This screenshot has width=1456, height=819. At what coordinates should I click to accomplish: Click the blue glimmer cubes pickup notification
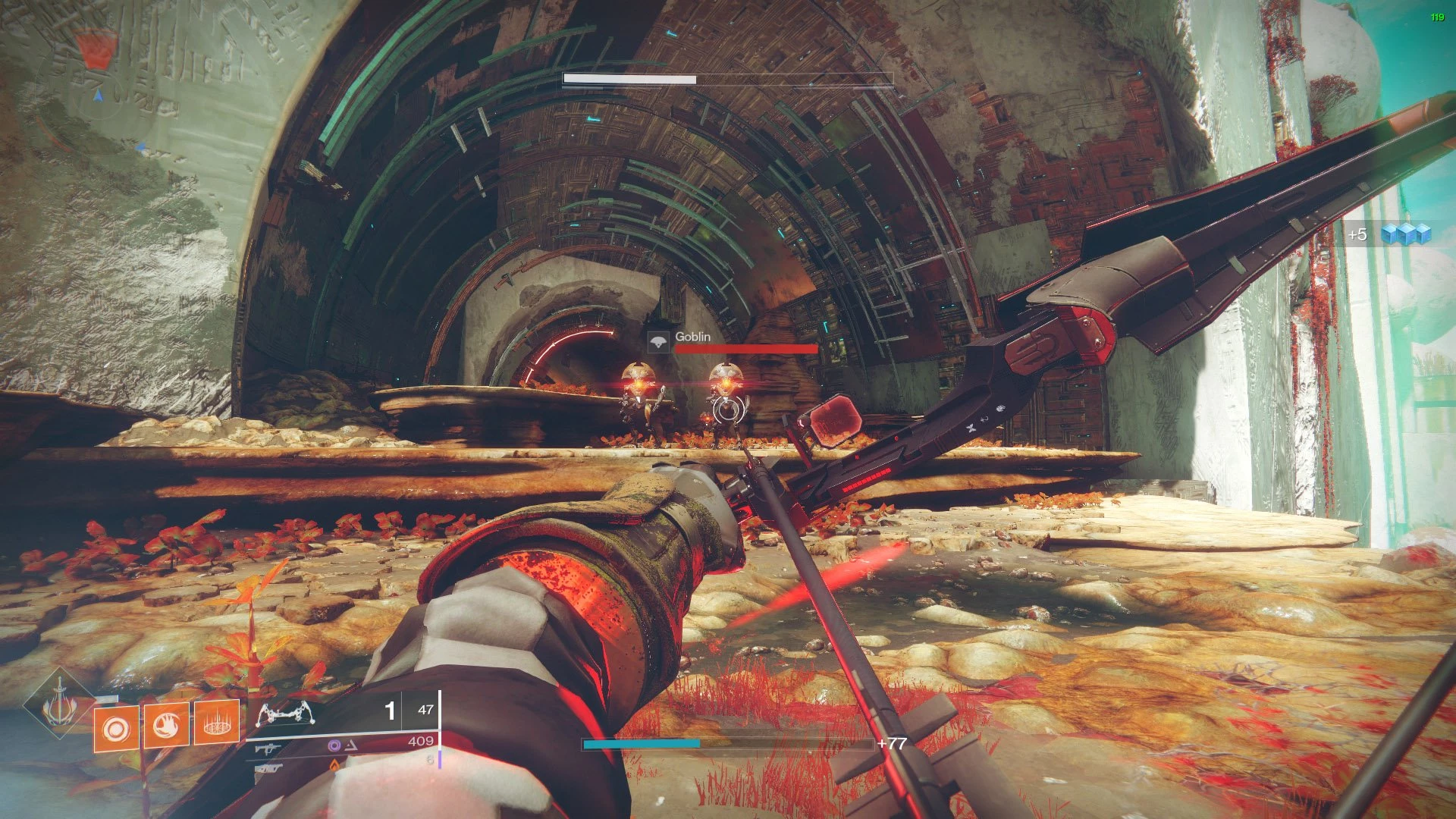point(1405,234)
